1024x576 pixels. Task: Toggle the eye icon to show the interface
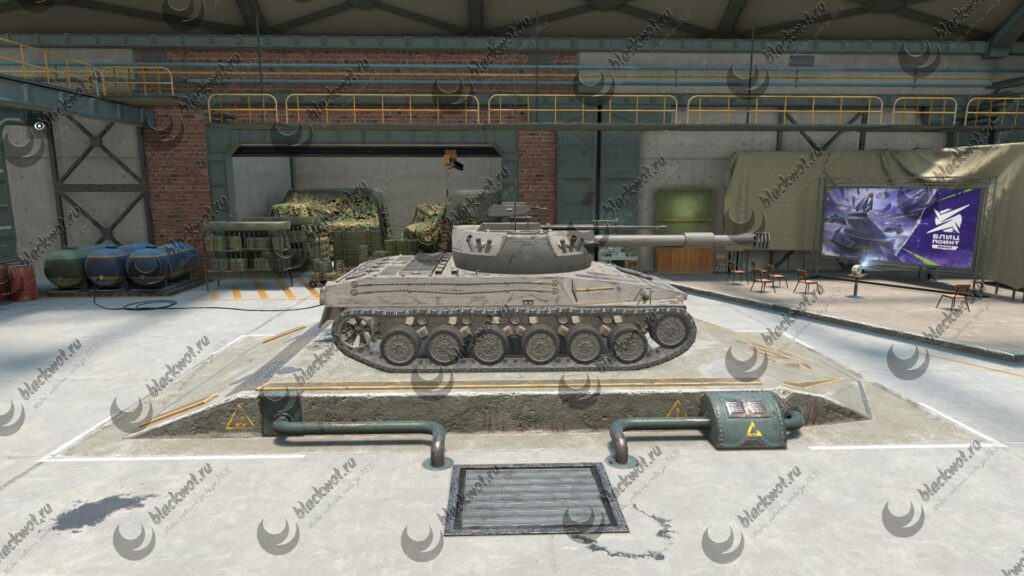click(39, 127)
